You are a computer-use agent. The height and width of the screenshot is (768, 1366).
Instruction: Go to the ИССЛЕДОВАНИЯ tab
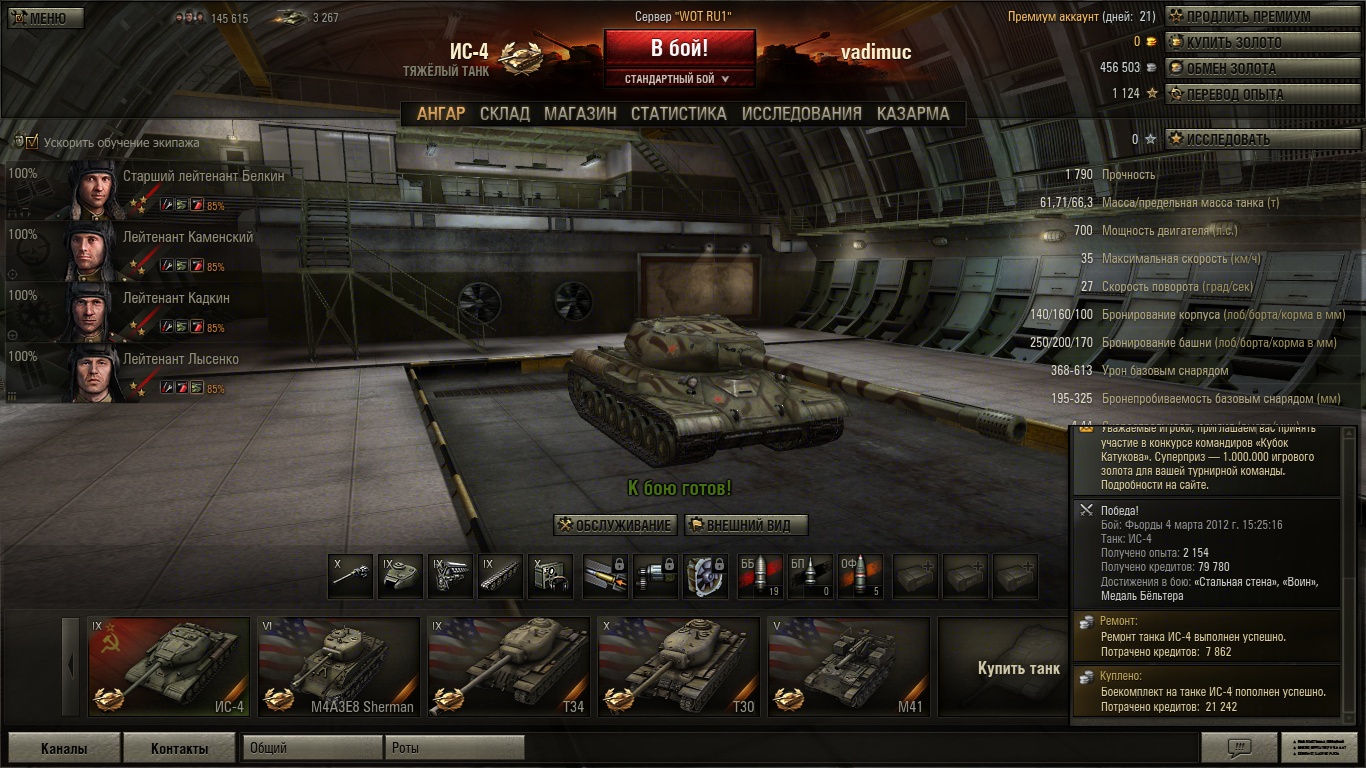point(801,114)
